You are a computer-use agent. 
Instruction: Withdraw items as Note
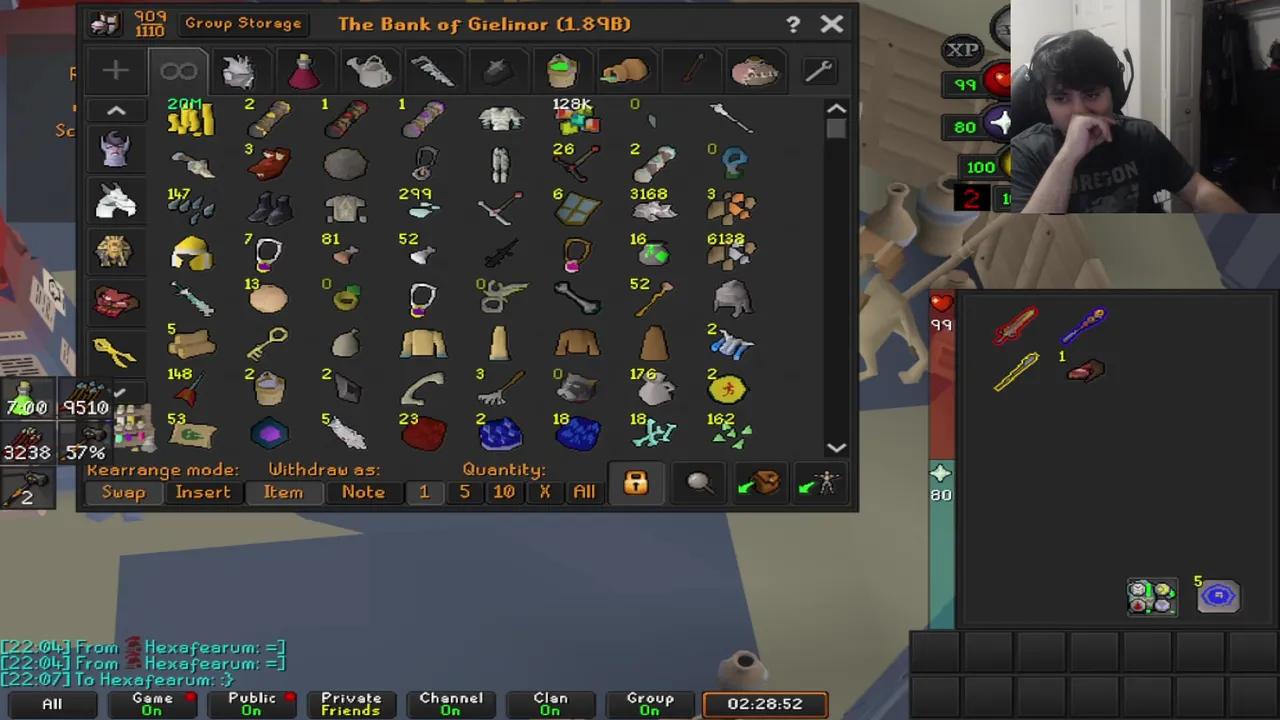tap(362, 491)
